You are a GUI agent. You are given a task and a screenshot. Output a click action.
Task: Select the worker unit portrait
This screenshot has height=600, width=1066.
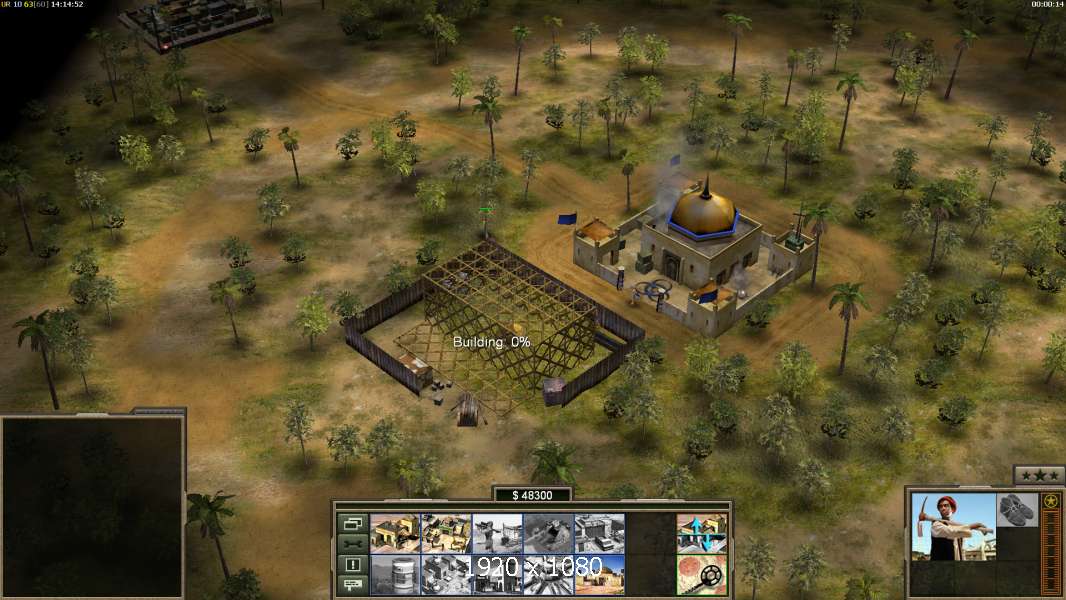coord(953,526)
